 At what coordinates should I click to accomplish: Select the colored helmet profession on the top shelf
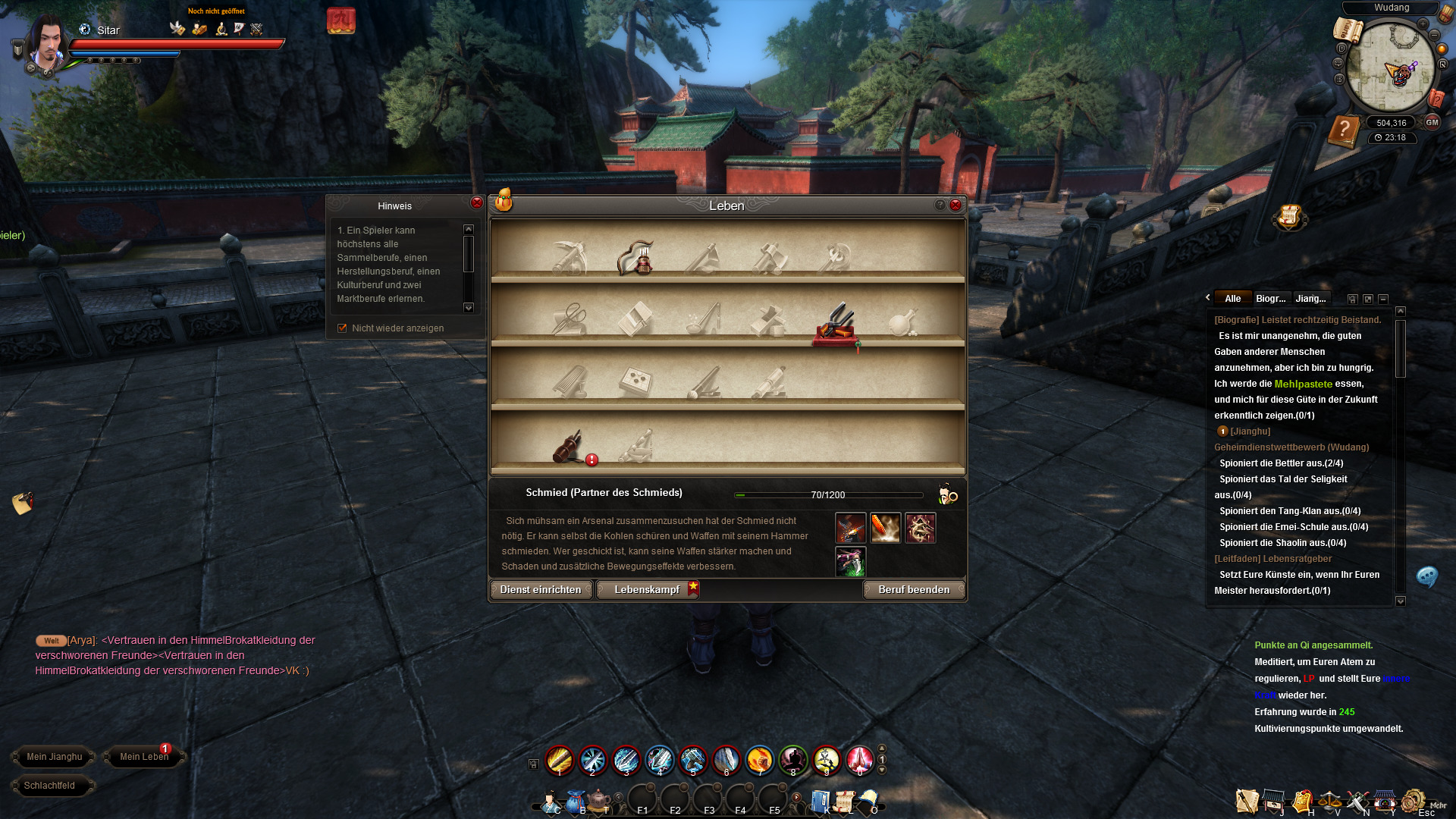[x=635, y=258]
